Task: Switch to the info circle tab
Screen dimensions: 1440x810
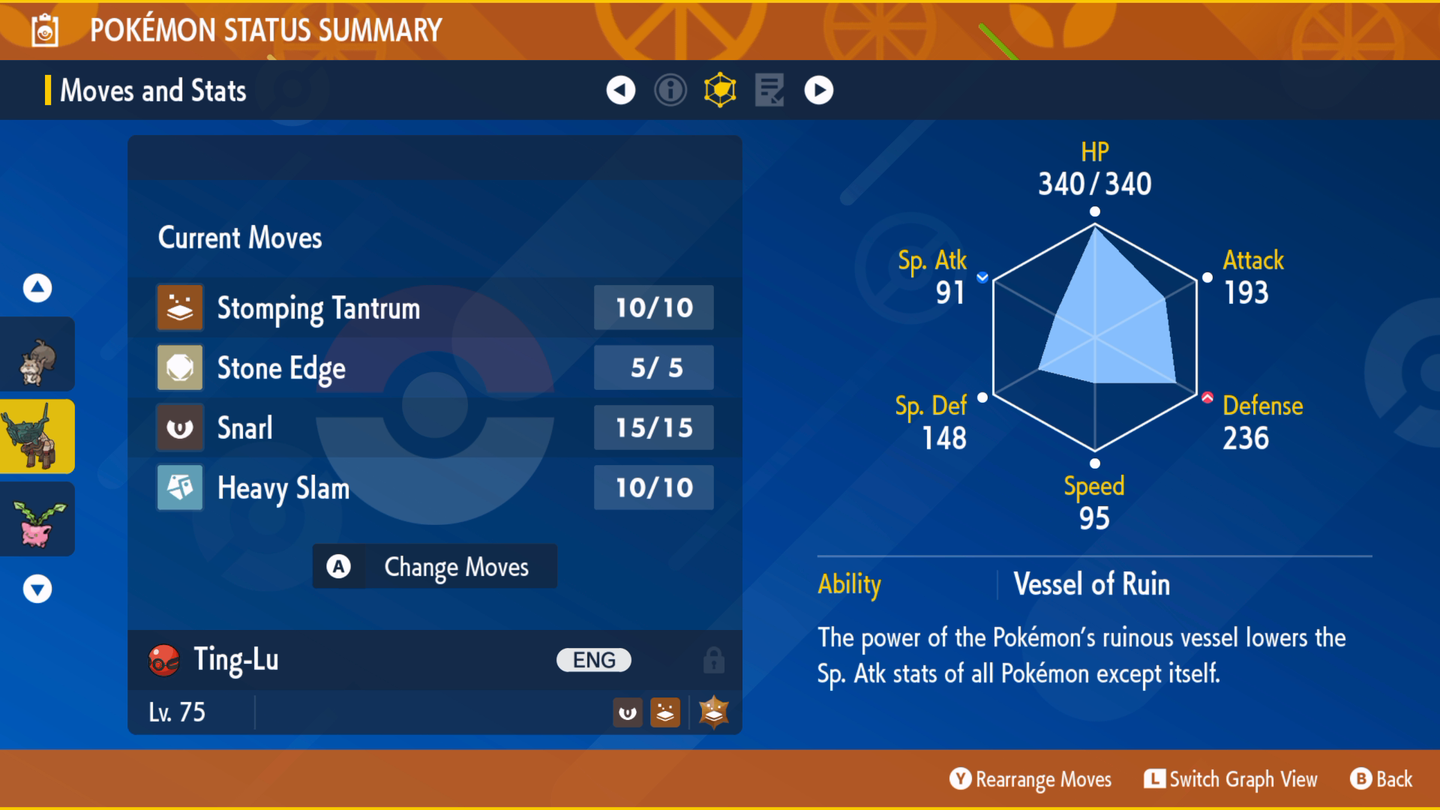Action: [670, 90]
